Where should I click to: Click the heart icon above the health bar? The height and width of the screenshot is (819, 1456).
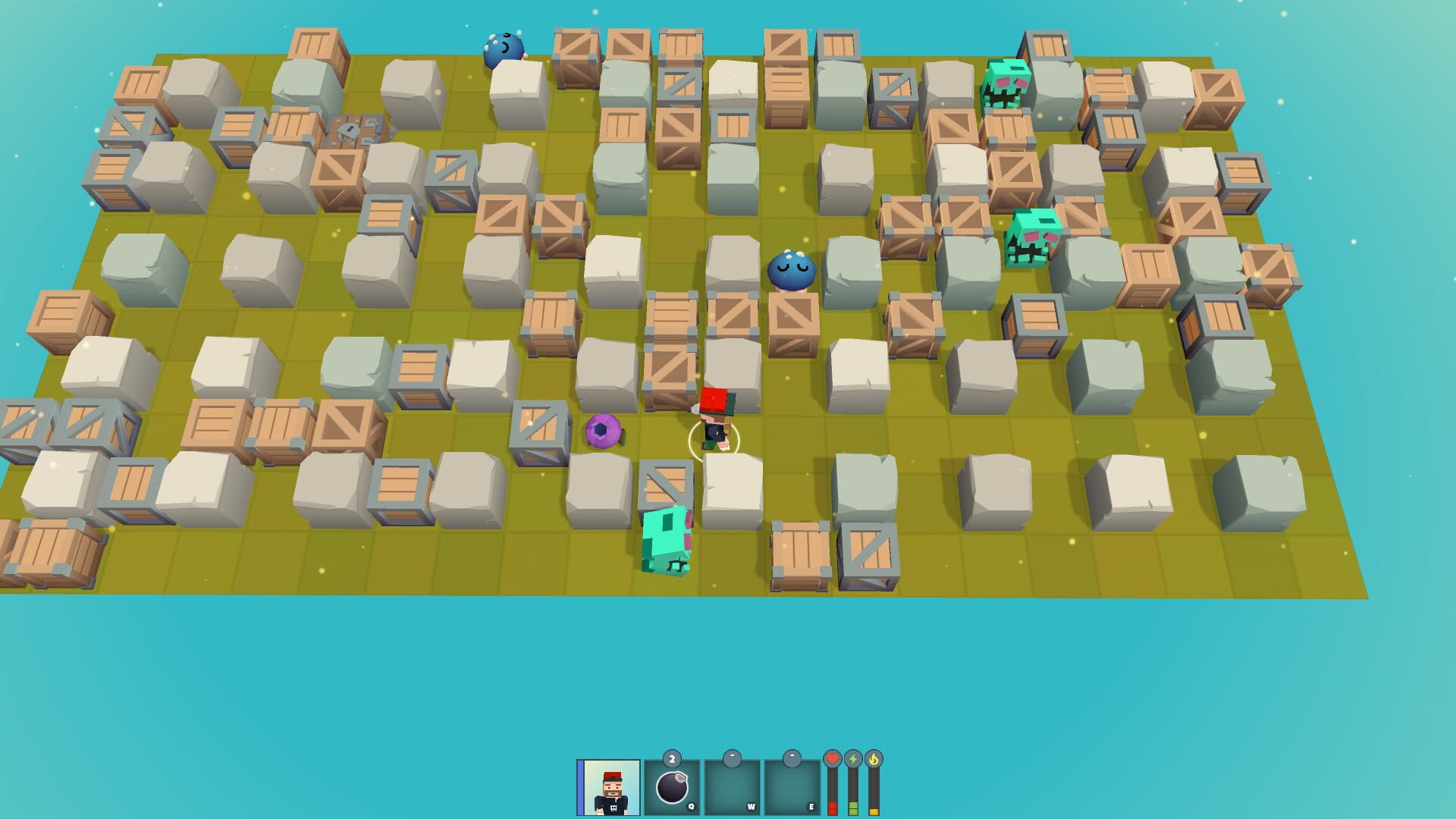tap(833, 757)
